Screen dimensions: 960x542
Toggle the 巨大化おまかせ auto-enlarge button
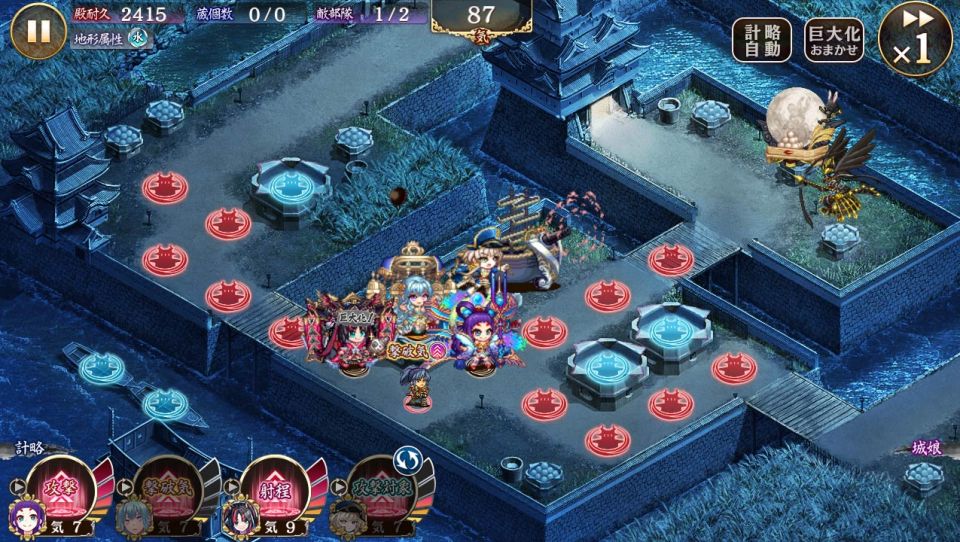[834, 41]
